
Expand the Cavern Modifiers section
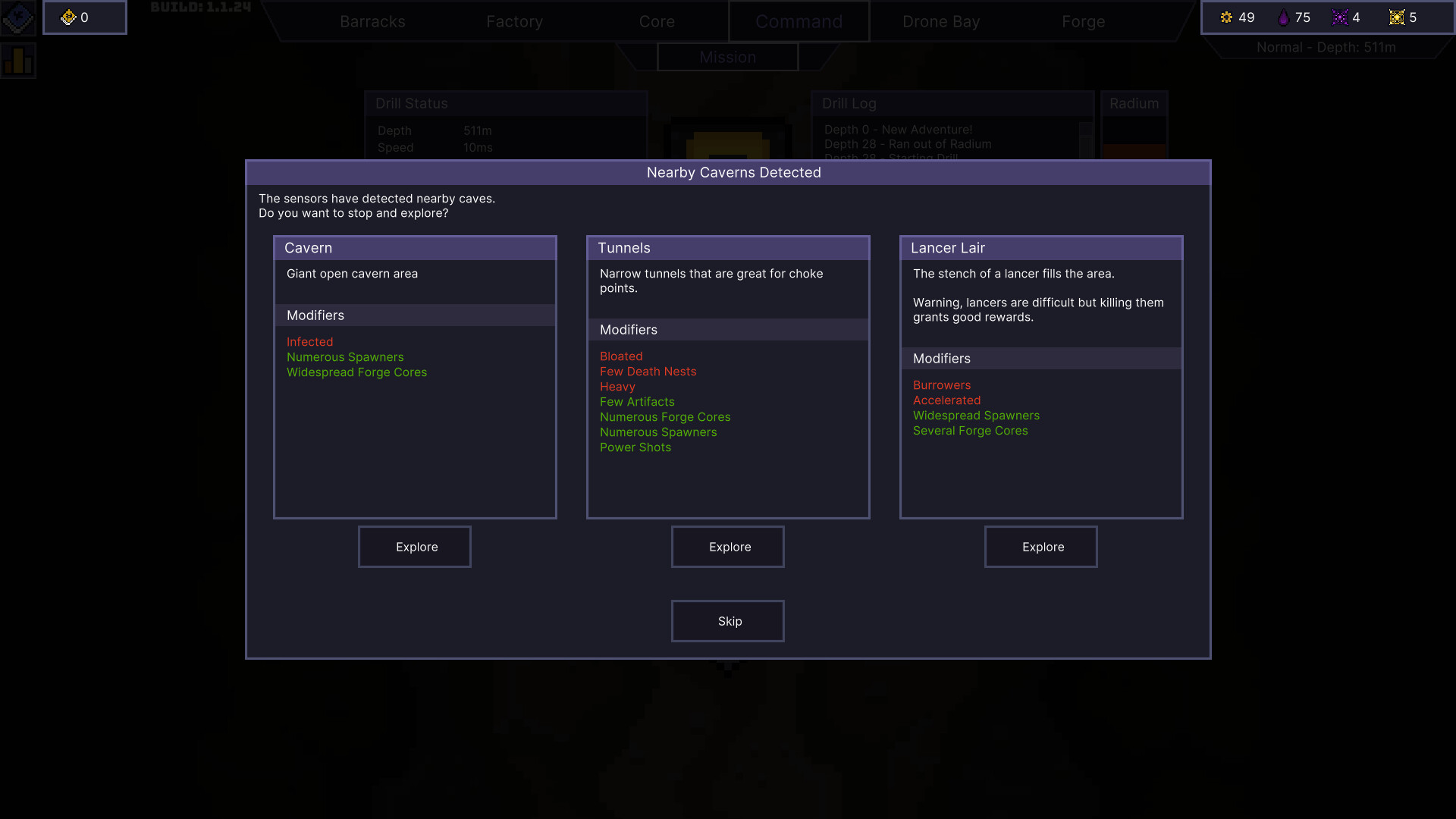(x=315, y=315)
